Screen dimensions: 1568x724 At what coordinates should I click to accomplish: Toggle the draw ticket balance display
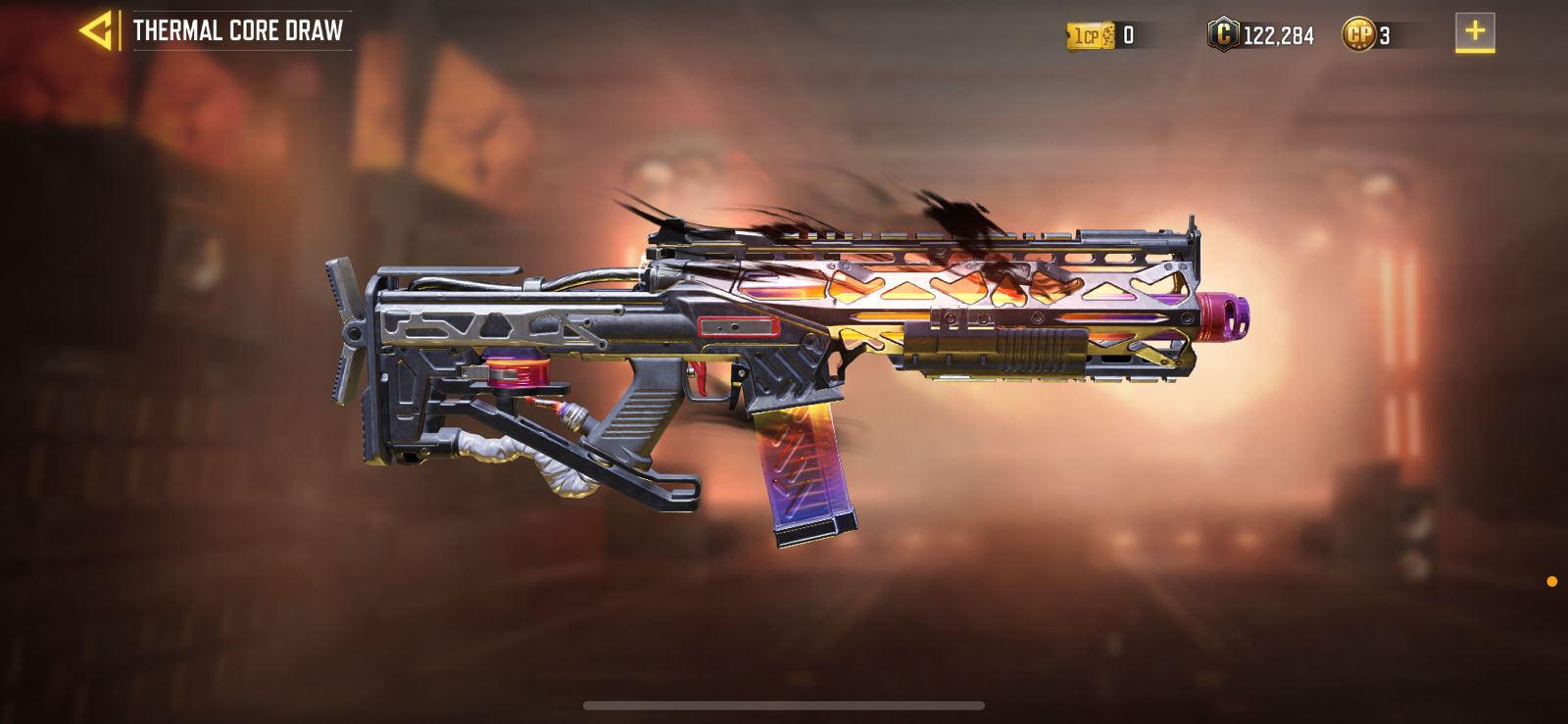(1131, 32)
